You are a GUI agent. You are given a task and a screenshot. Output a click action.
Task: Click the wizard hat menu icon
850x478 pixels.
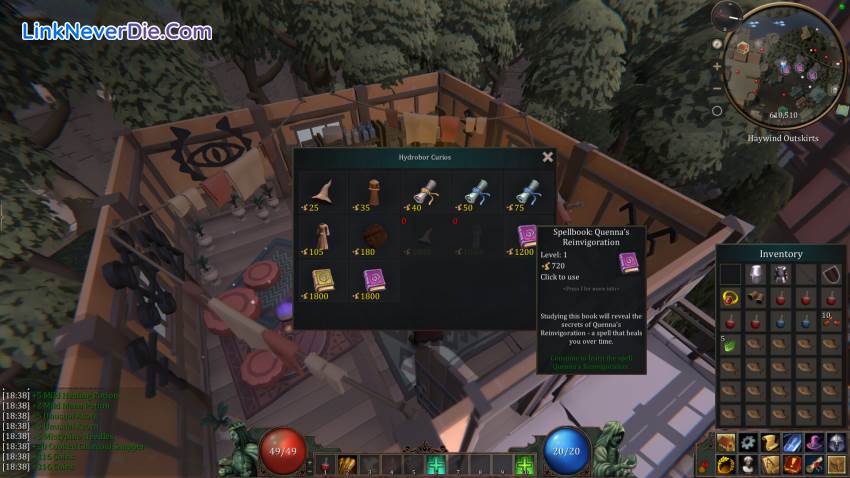tap(814, 442)
